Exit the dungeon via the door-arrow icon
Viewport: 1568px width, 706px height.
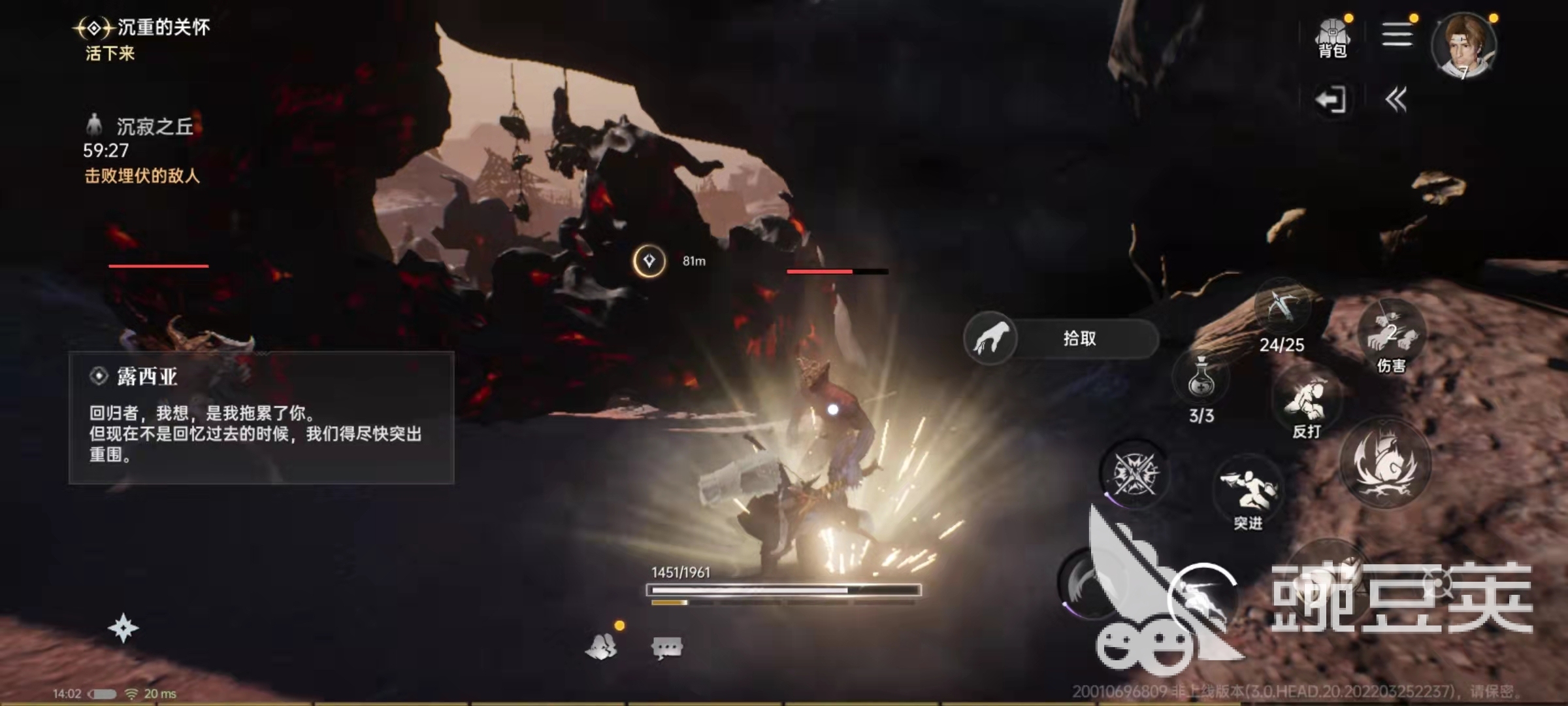tap(1330, 100)
